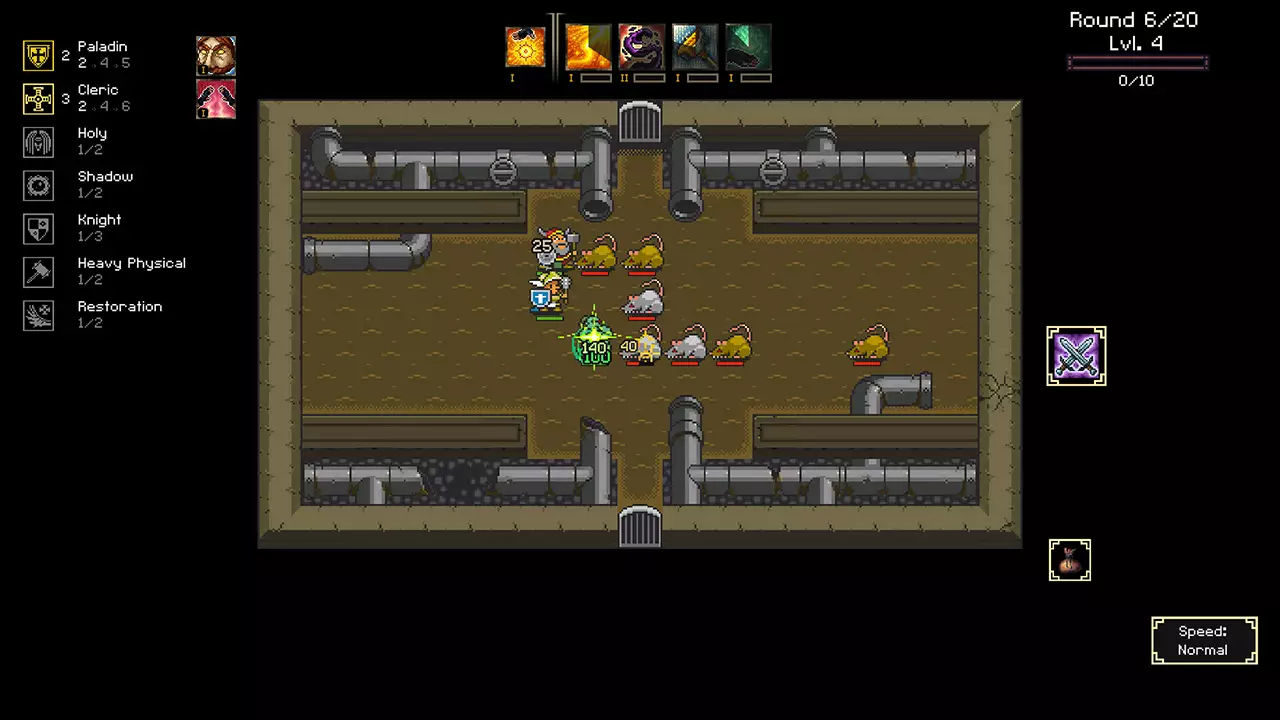Click the Restoration wing icon
1280x720 pixels.
[38, 315]
